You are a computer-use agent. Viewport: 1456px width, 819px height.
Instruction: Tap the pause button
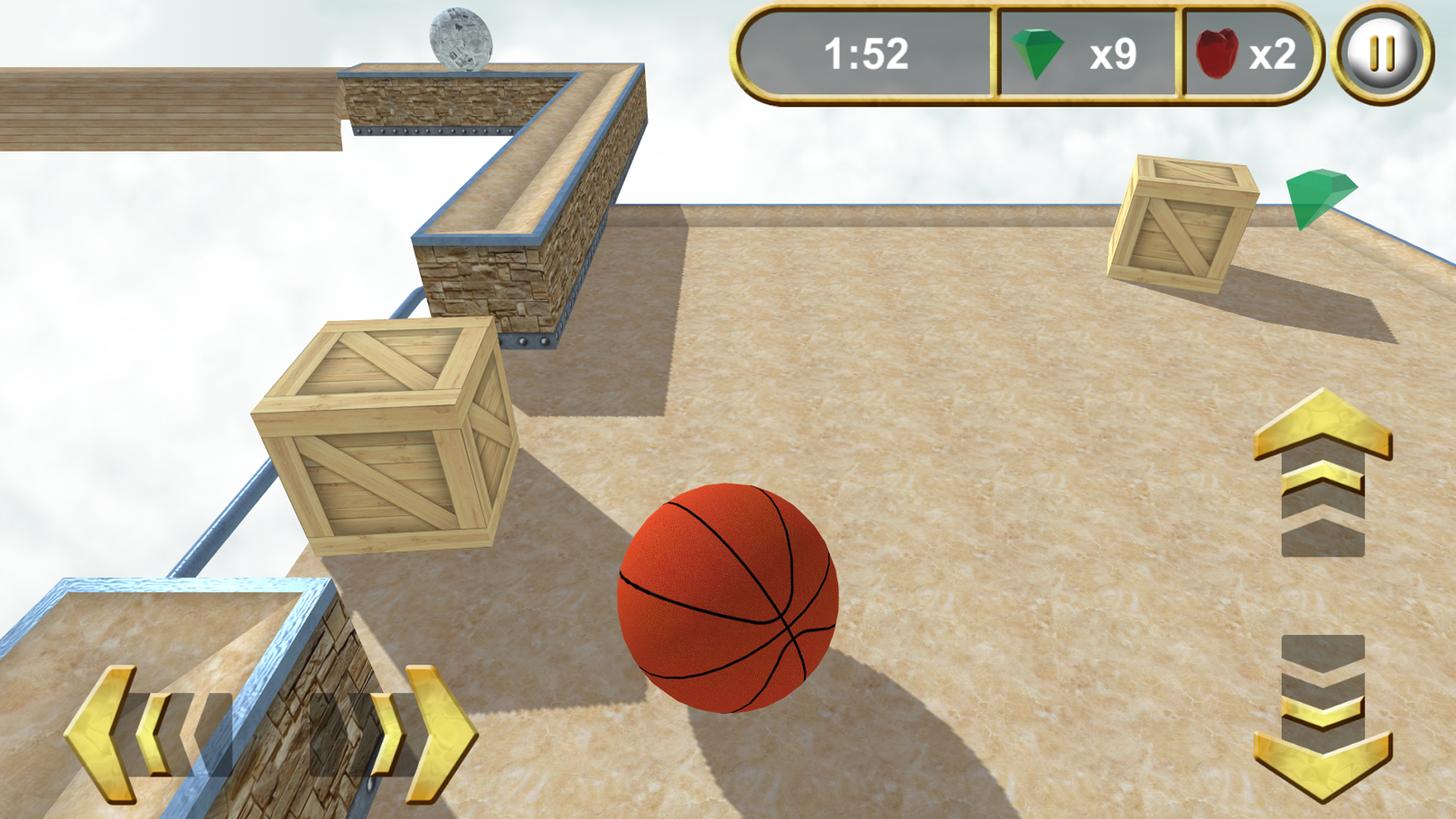click(x=1382, y=53)
